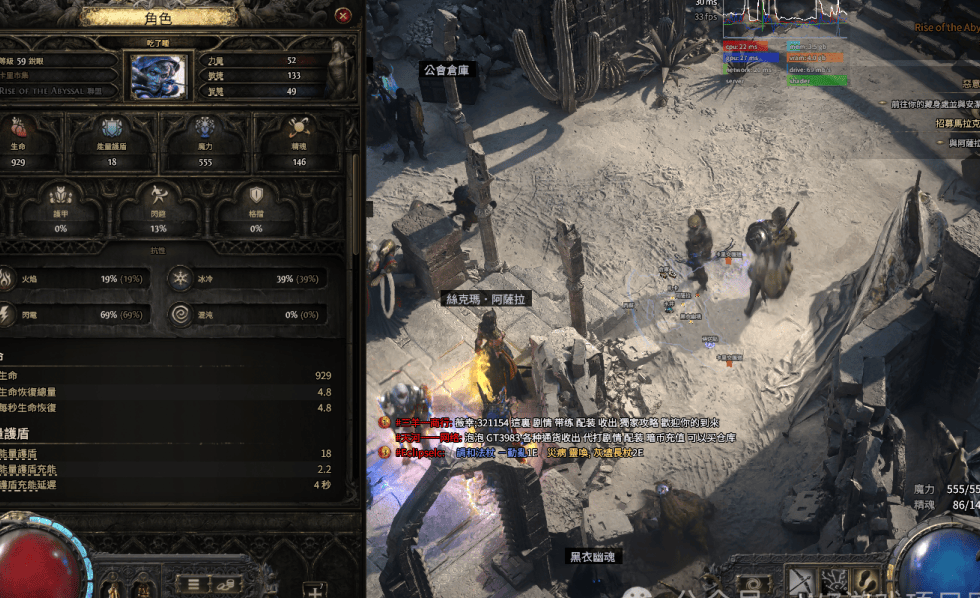Select the 魔力 mana stat tile
The image size is (980, 598).
pyautogui.click(x=205, y=139)
